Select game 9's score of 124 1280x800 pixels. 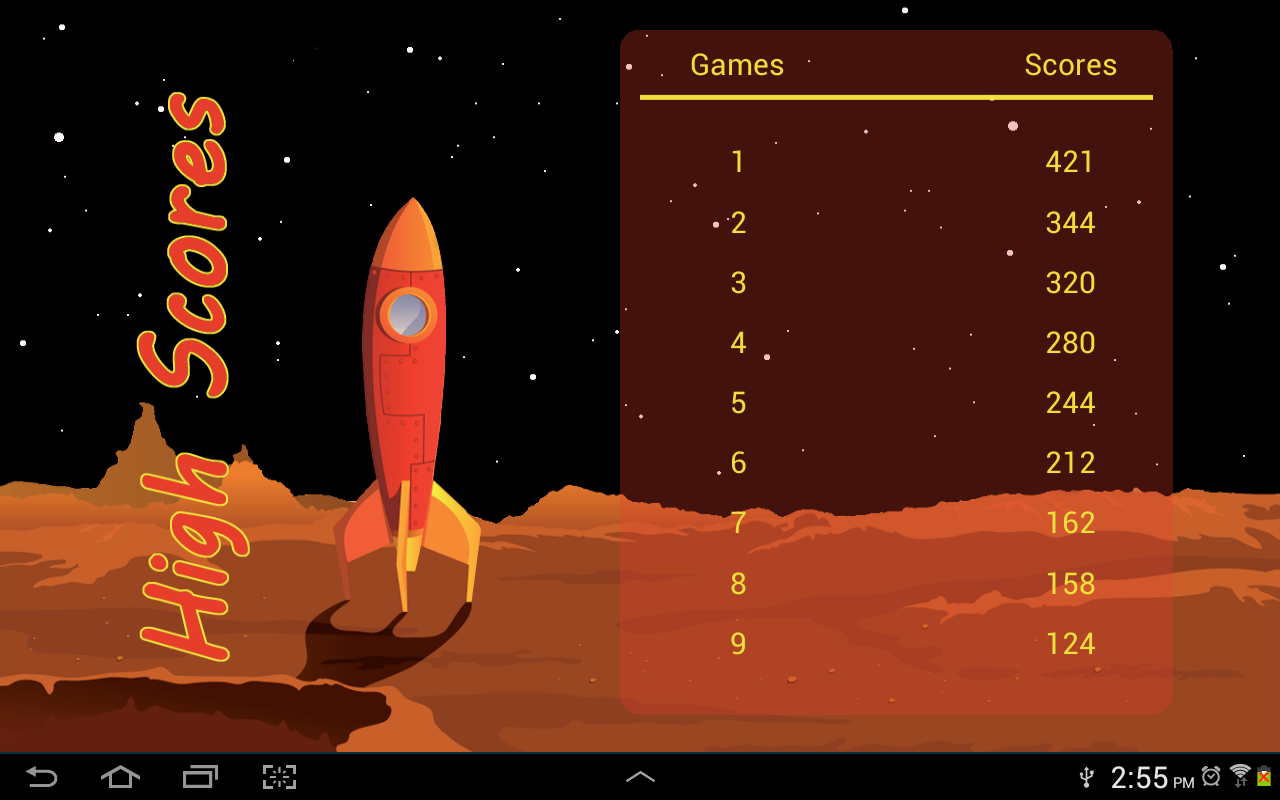(1070, 643)
